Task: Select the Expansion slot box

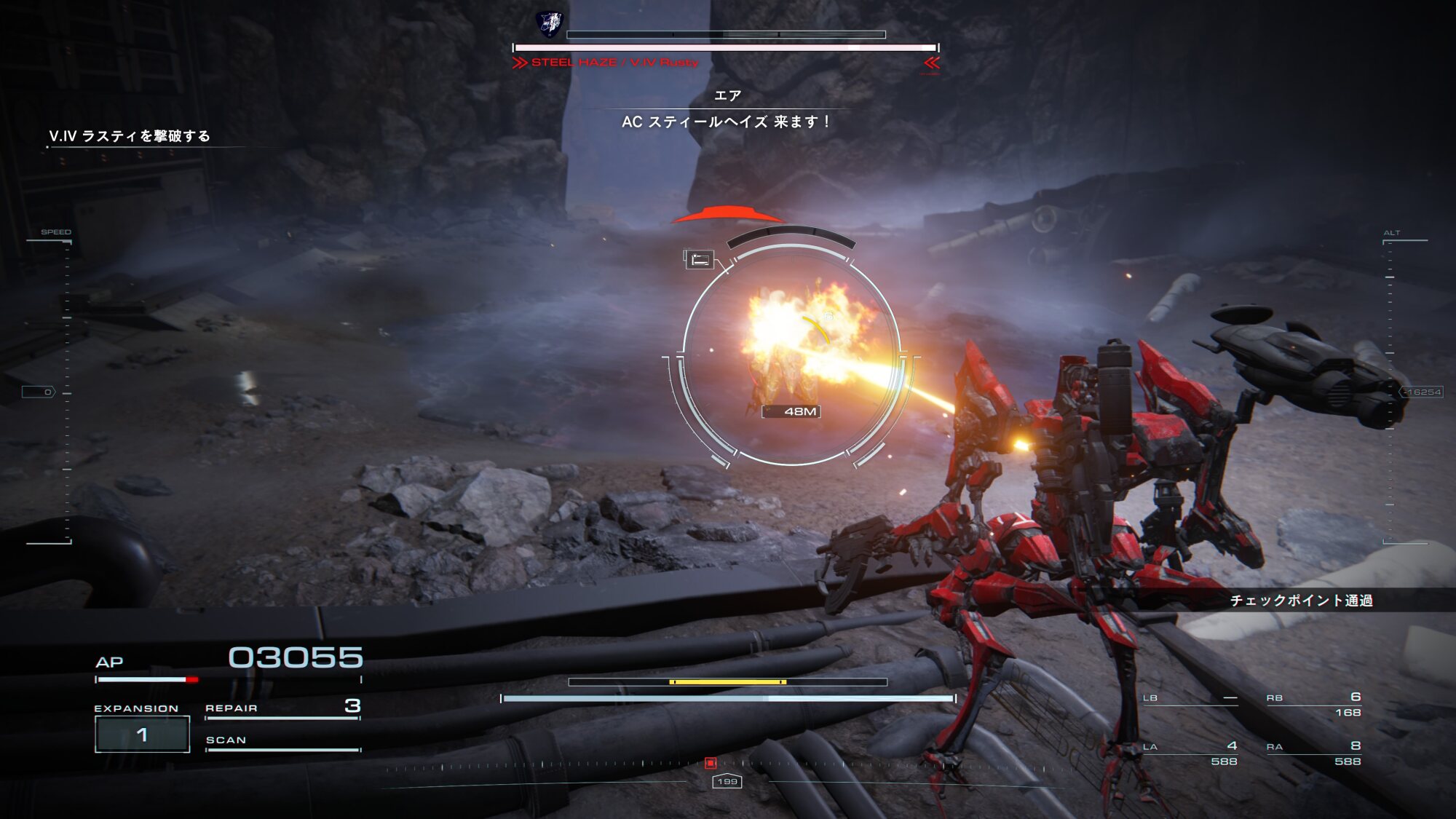Action: (x=142, y=734)
